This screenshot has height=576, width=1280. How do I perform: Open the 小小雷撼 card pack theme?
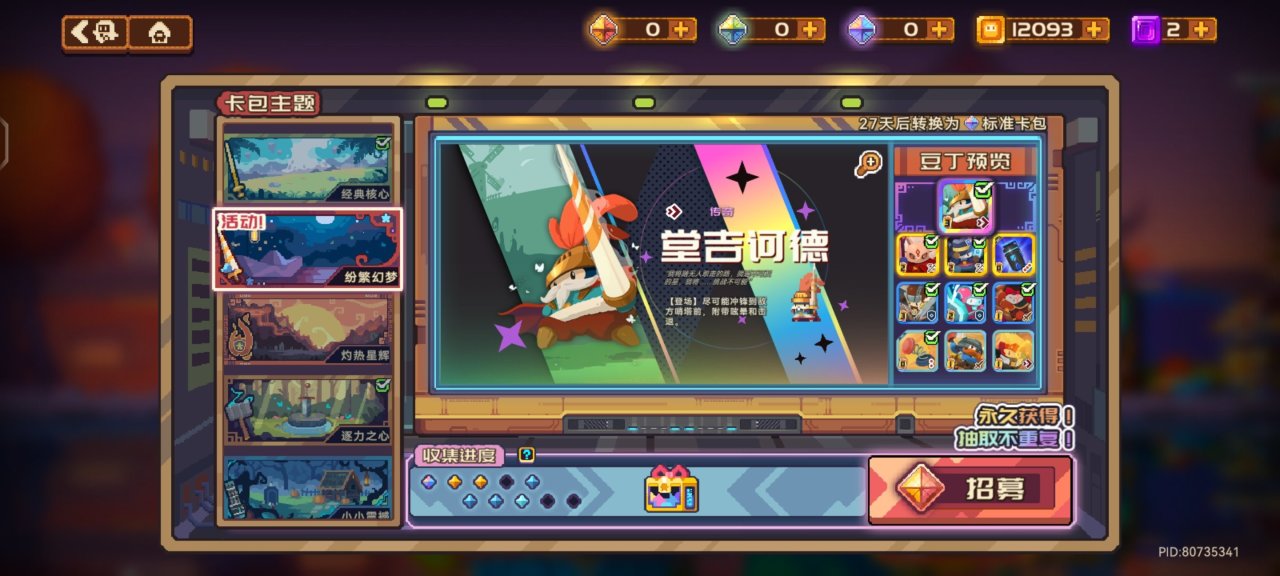coord(308,489)
